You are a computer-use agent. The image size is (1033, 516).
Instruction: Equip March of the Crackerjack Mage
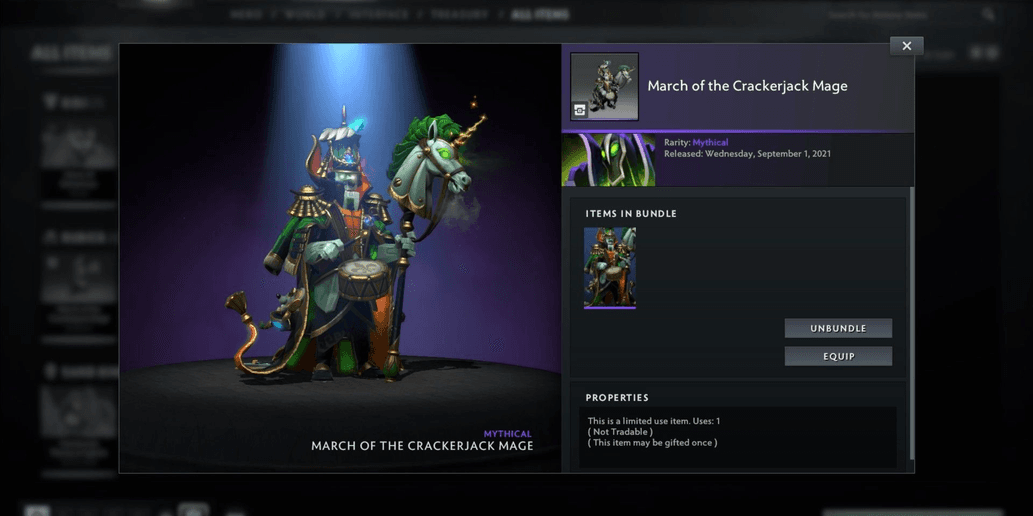pyautogui.click(x=838, y=356)
